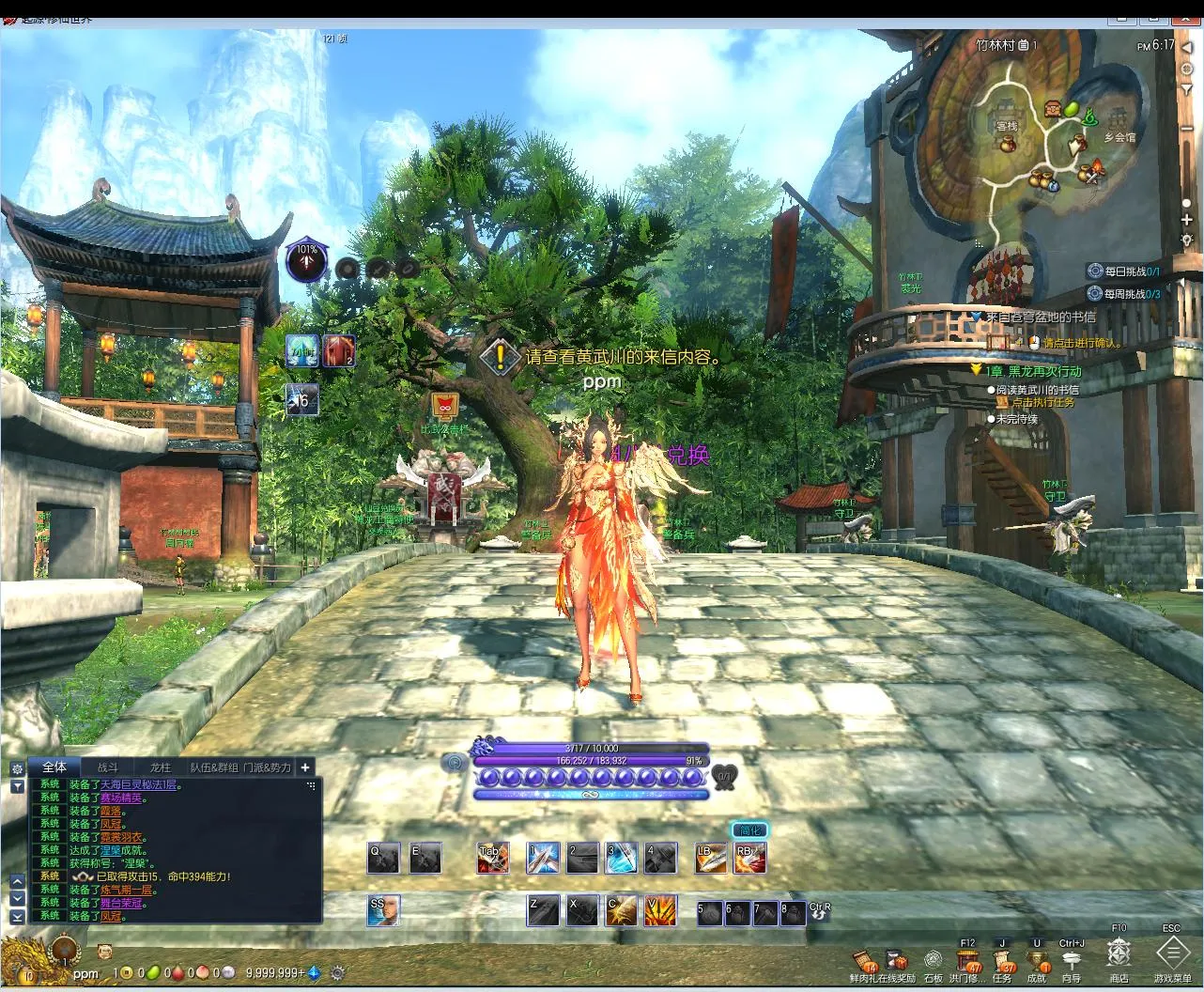Switch chat to the 战斗 tab
This screenshot has height=992, width=1204.
(108, 767)
